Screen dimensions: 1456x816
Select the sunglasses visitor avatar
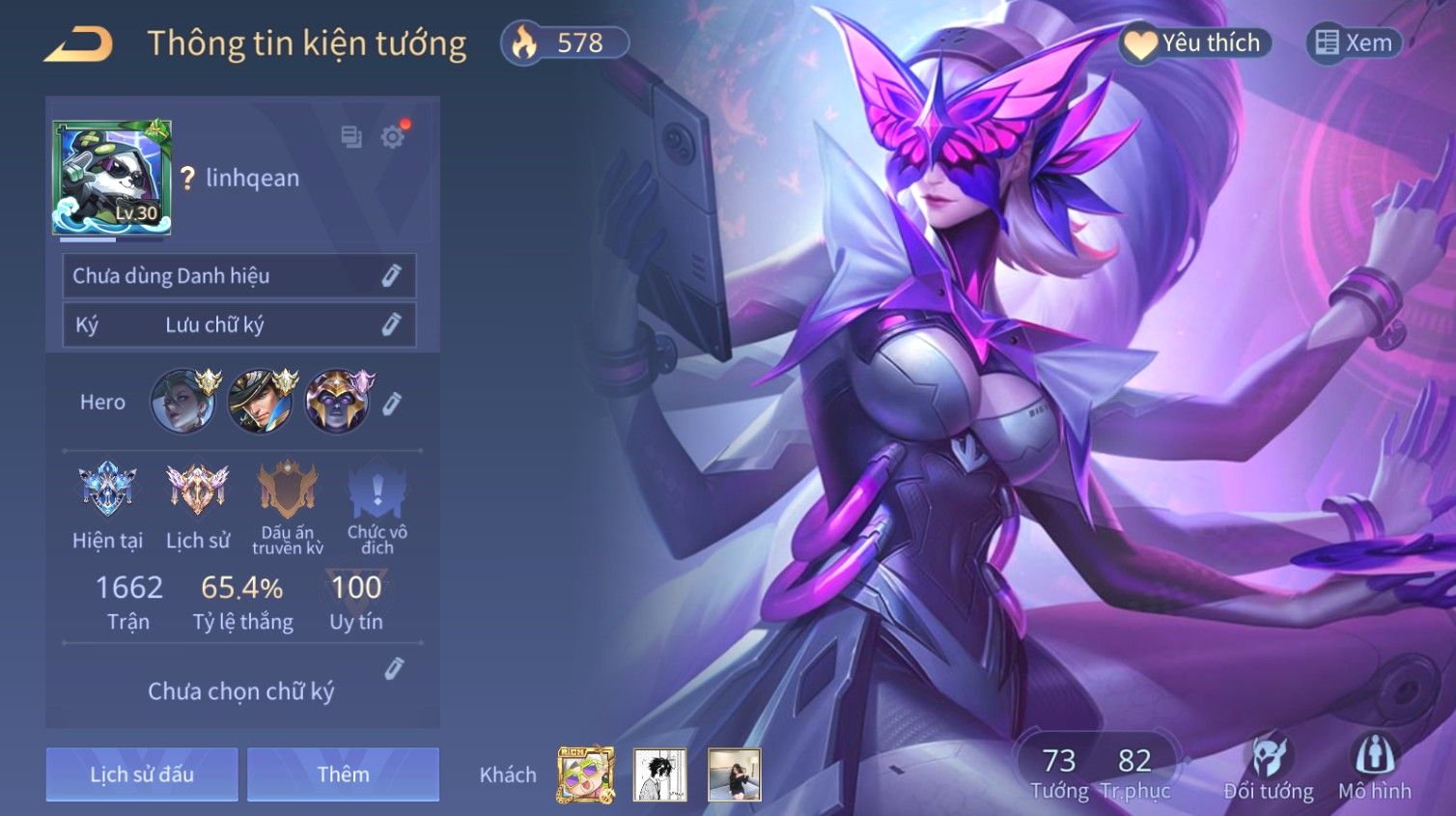coord(585,774)
